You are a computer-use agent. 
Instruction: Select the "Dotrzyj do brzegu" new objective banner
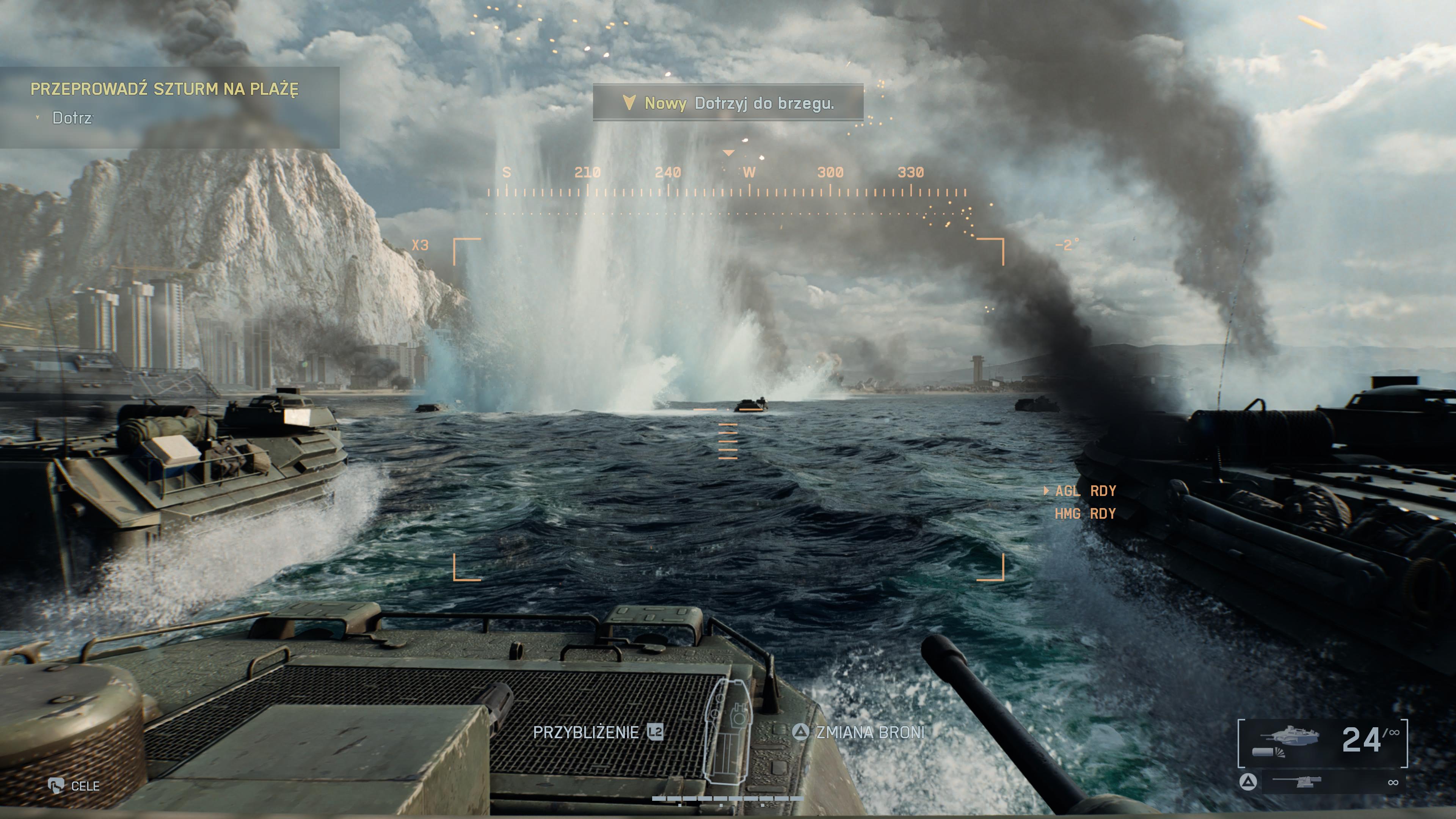tap(728, 103)
